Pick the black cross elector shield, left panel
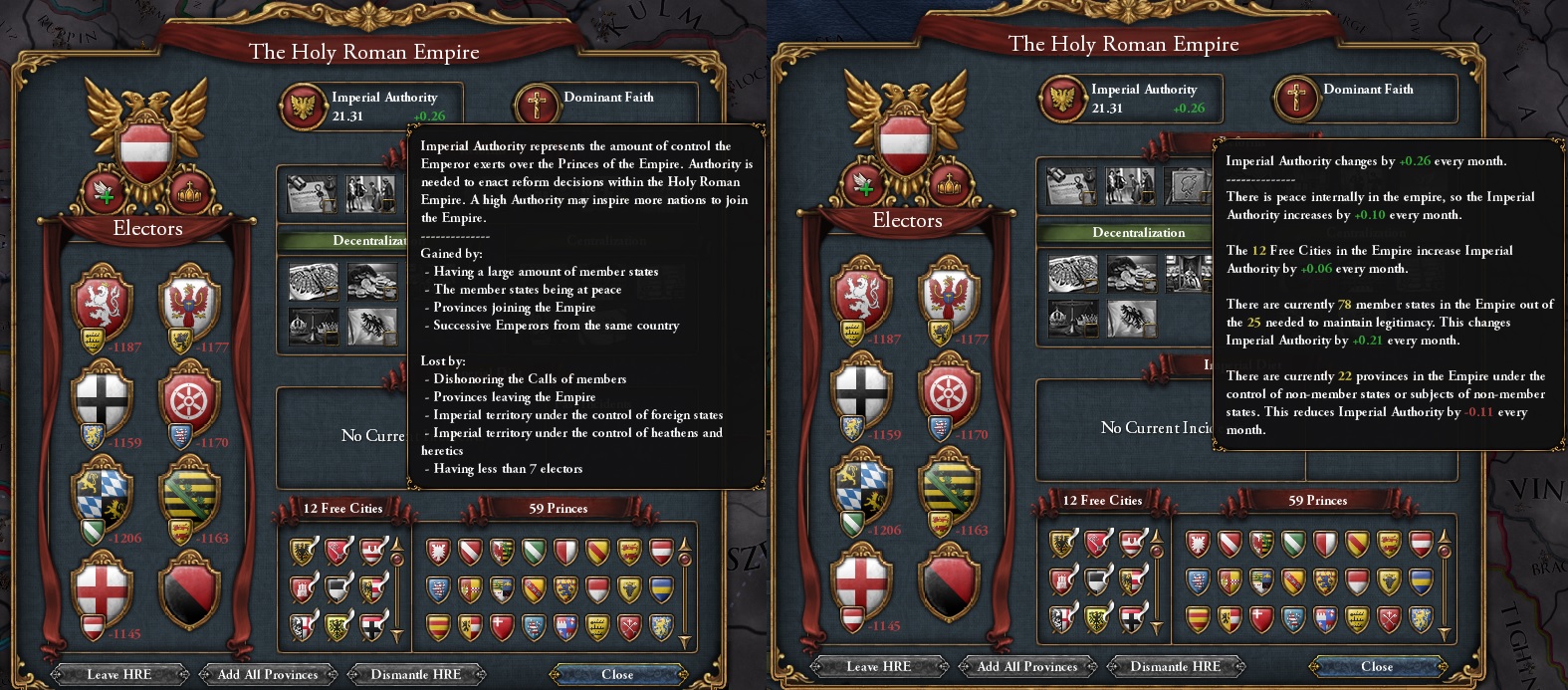This screenshot has width=1568, height=690. [x=103, y=396]
